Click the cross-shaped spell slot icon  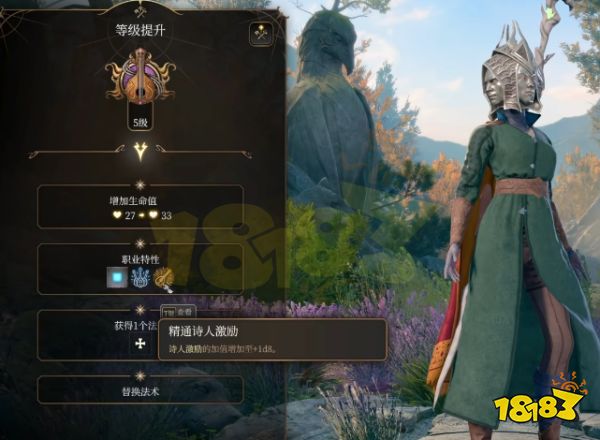coord(139,345)
